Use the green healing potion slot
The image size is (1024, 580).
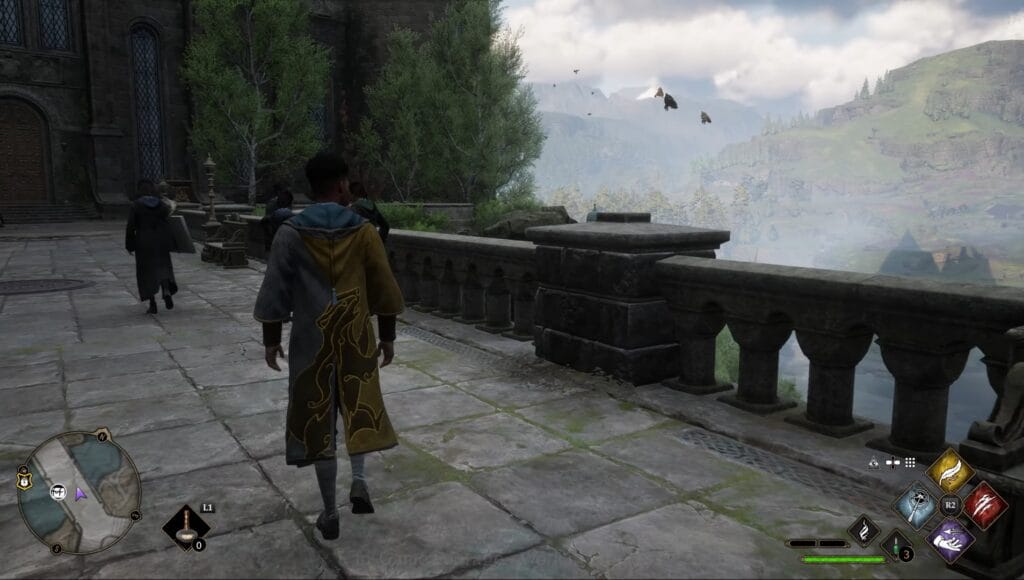click(896, 545)
